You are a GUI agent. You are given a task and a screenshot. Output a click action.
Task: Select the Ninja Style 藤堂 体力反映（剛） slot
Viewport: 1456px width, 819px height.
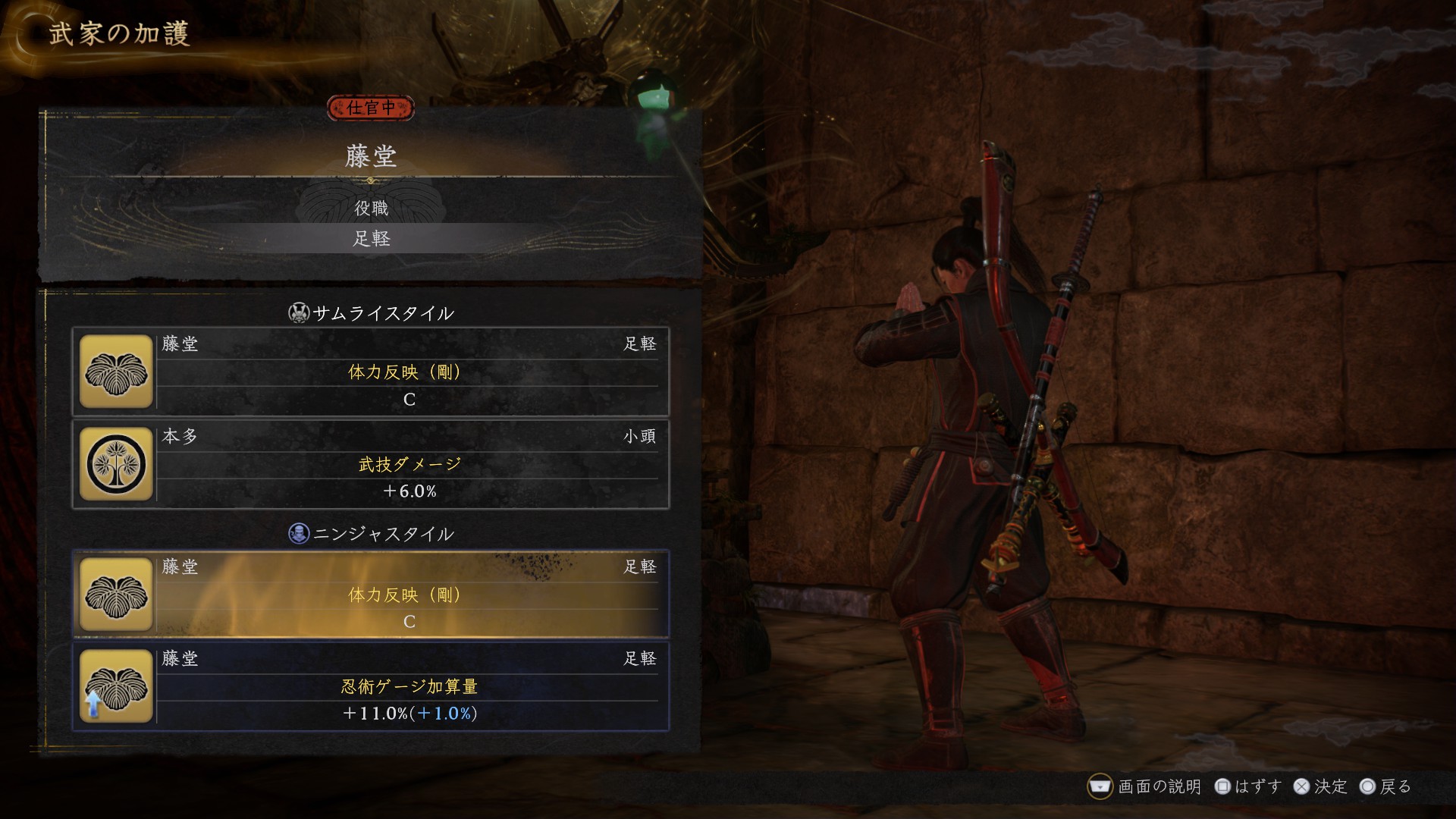coord(371,595)
